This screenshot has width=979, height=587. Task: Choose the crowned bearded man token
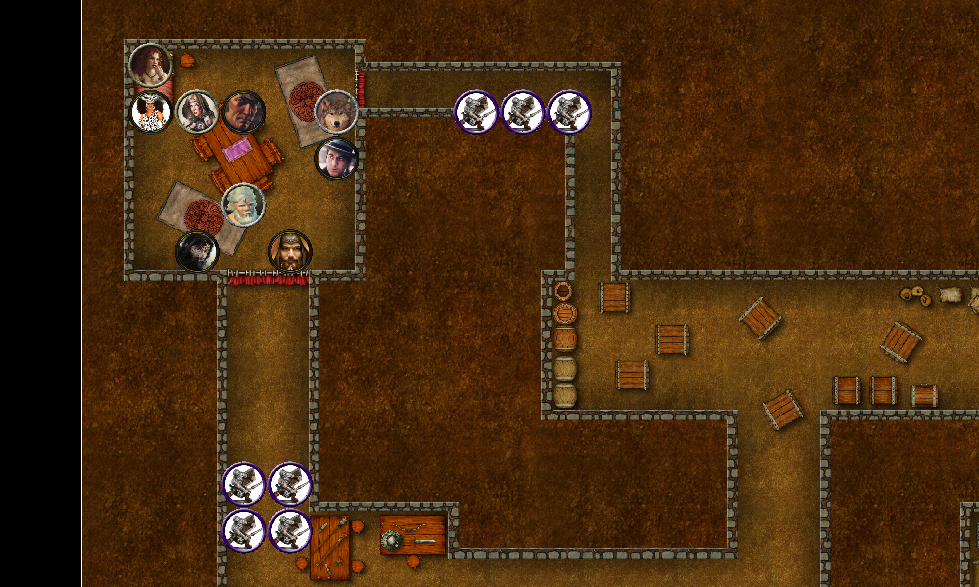click(x=290, y=251)
